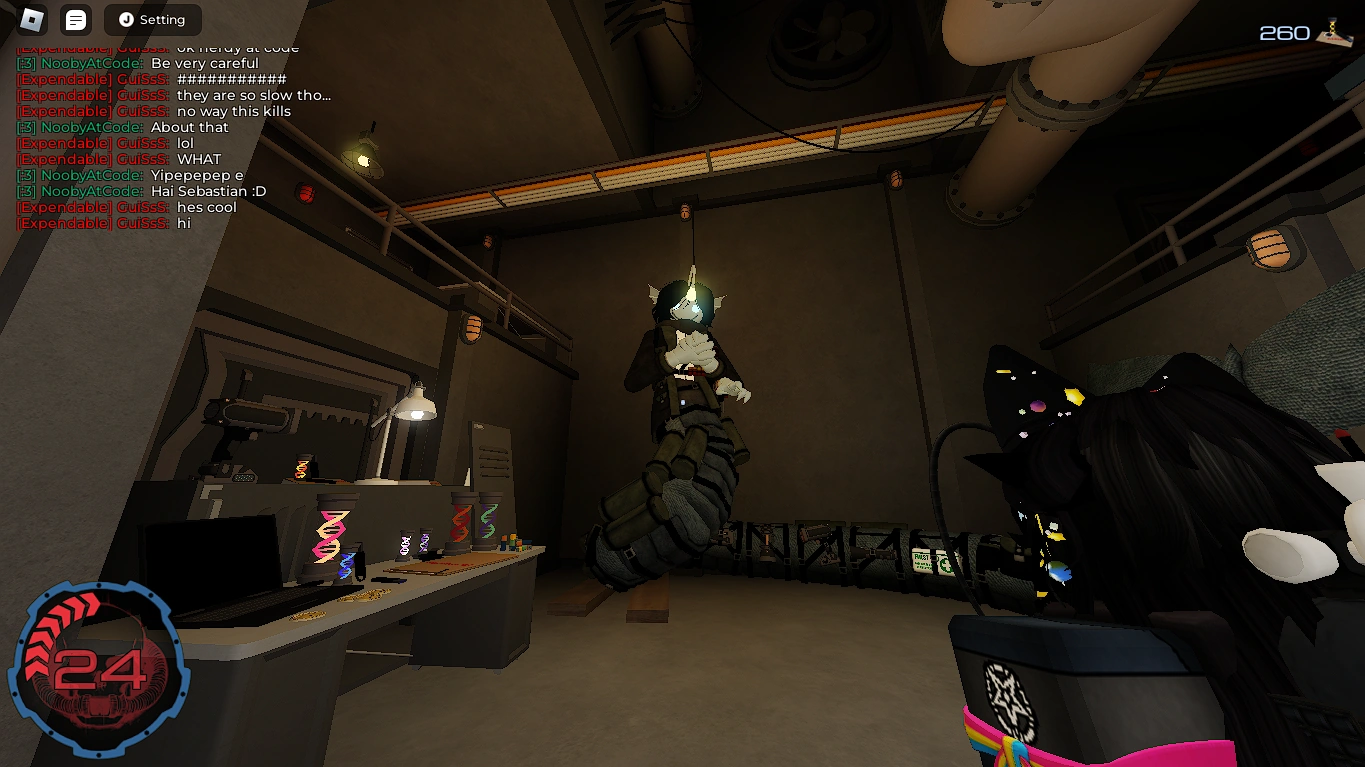1365x767 pixels.
Task: Open the Roblox menu icon
Action: point(30,20)
